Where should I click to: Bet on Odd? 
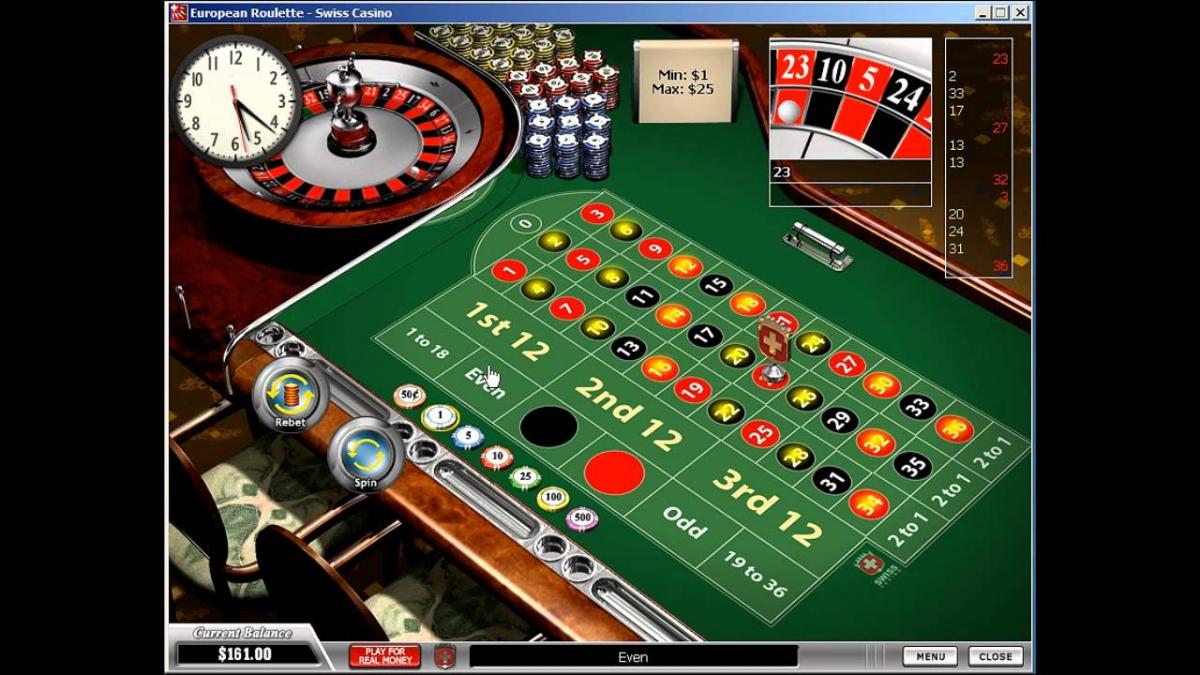(x=682, y=521)
